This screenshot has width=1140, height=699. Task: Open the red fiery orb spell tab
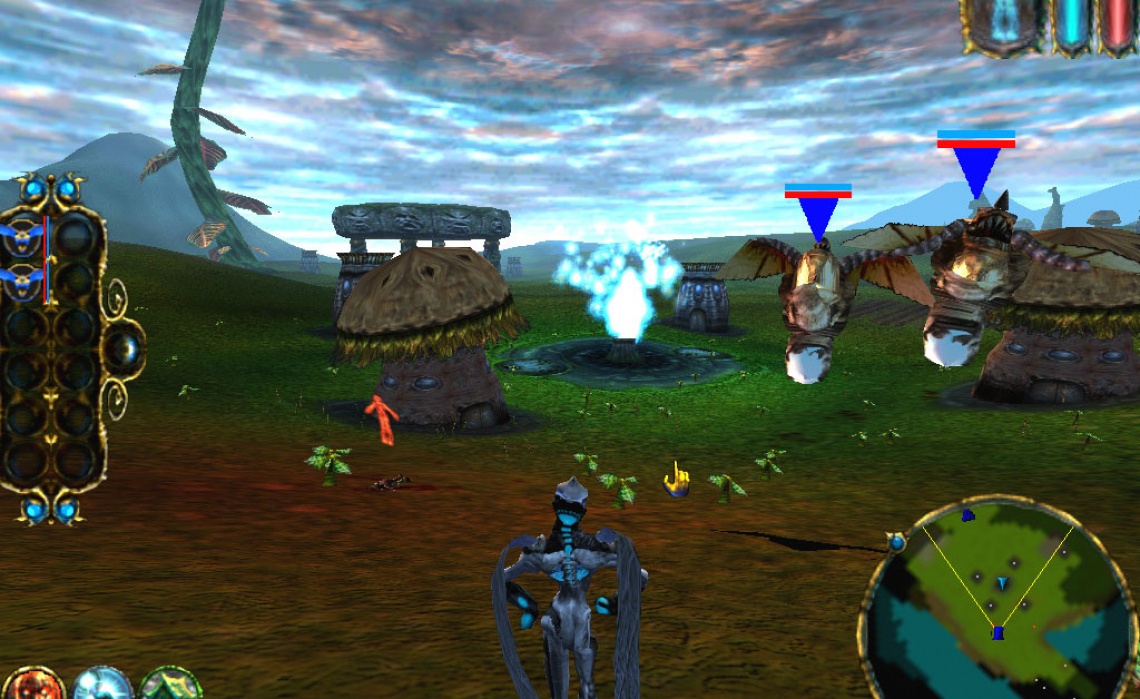[x=32, y=686]
